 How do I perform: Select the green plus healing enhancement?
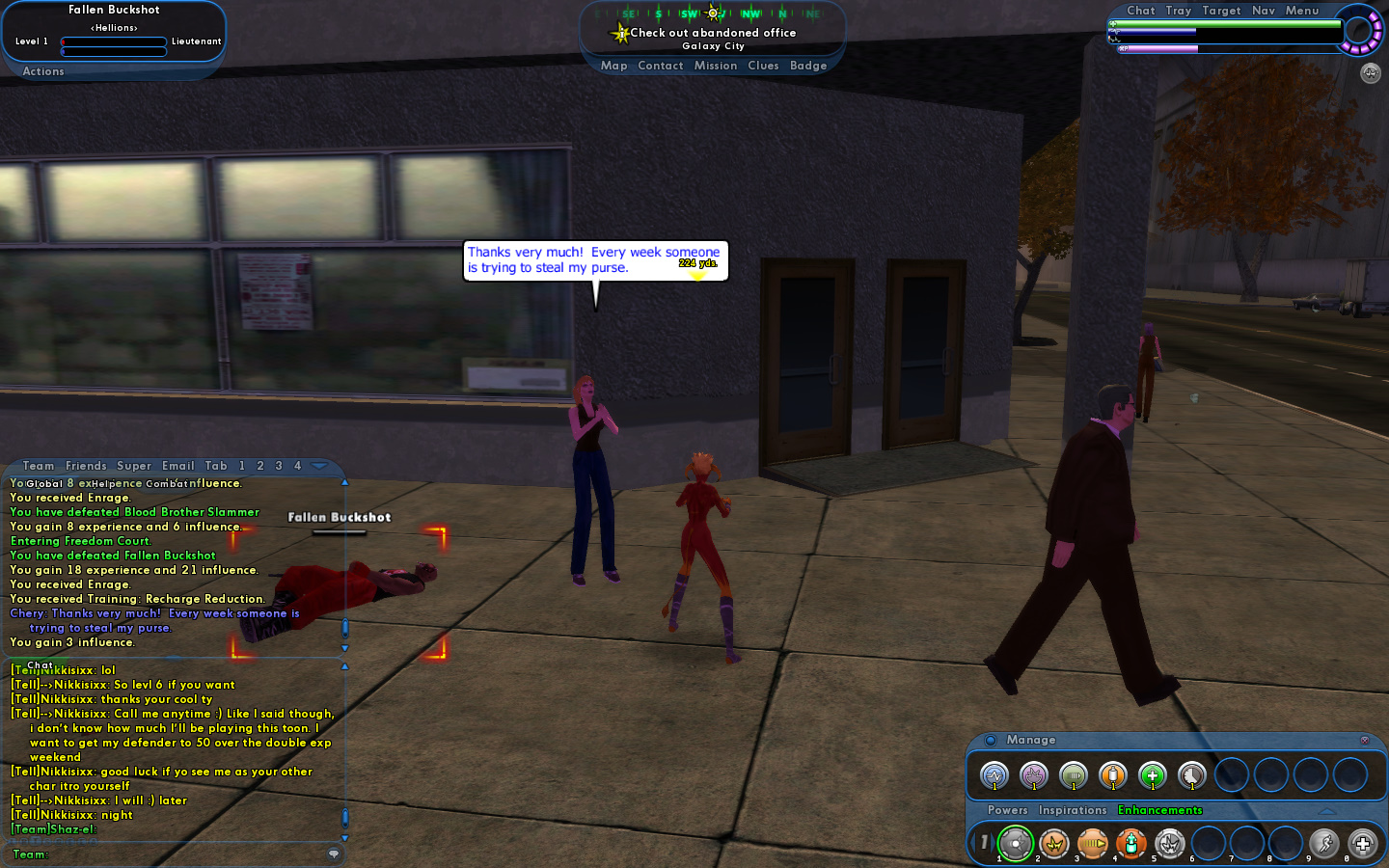coord(1152,775)
